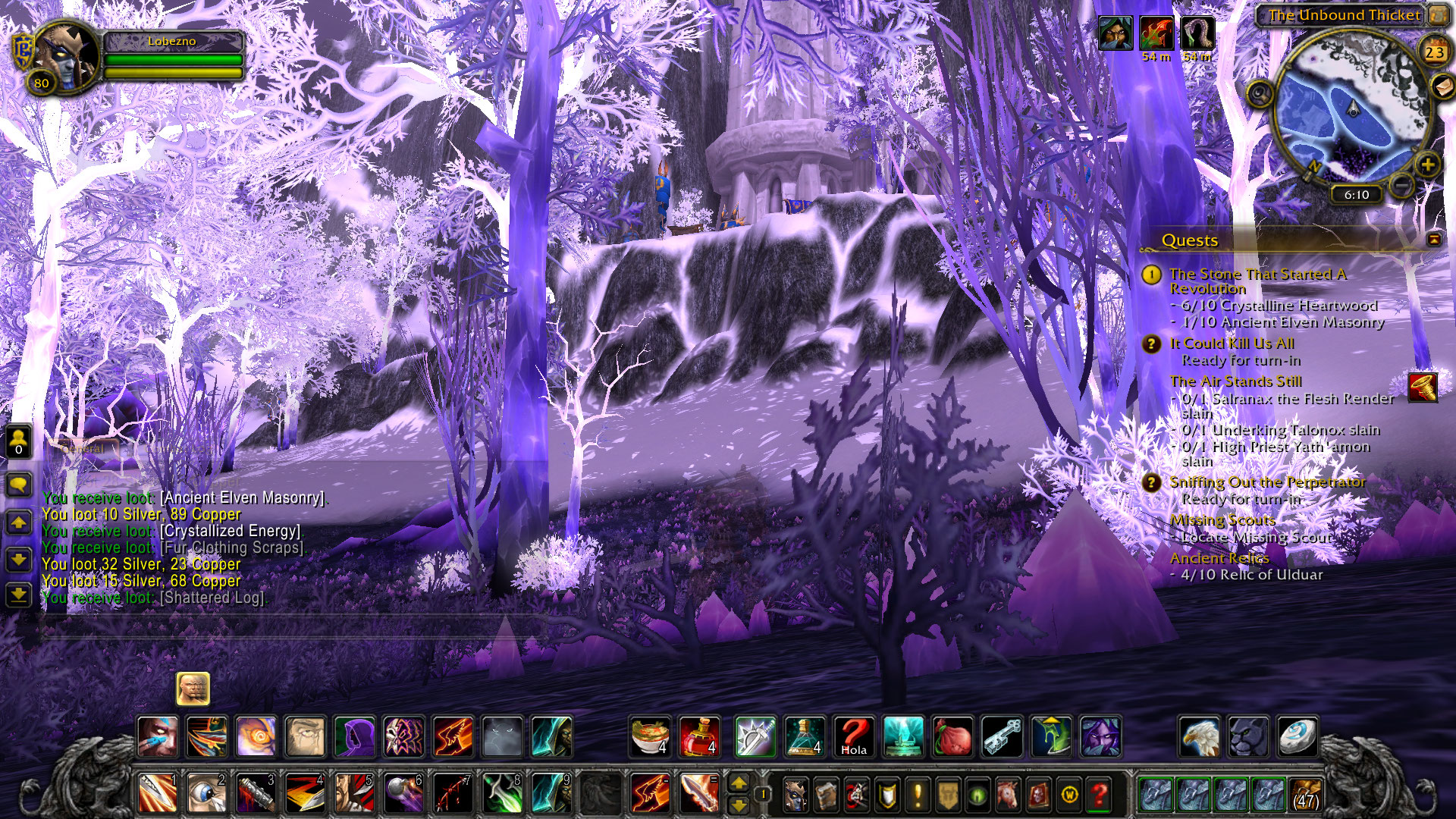Activate the eyeball ability in slot 2
This screenshot has width=1456, height=819.
tap(206, 794)
